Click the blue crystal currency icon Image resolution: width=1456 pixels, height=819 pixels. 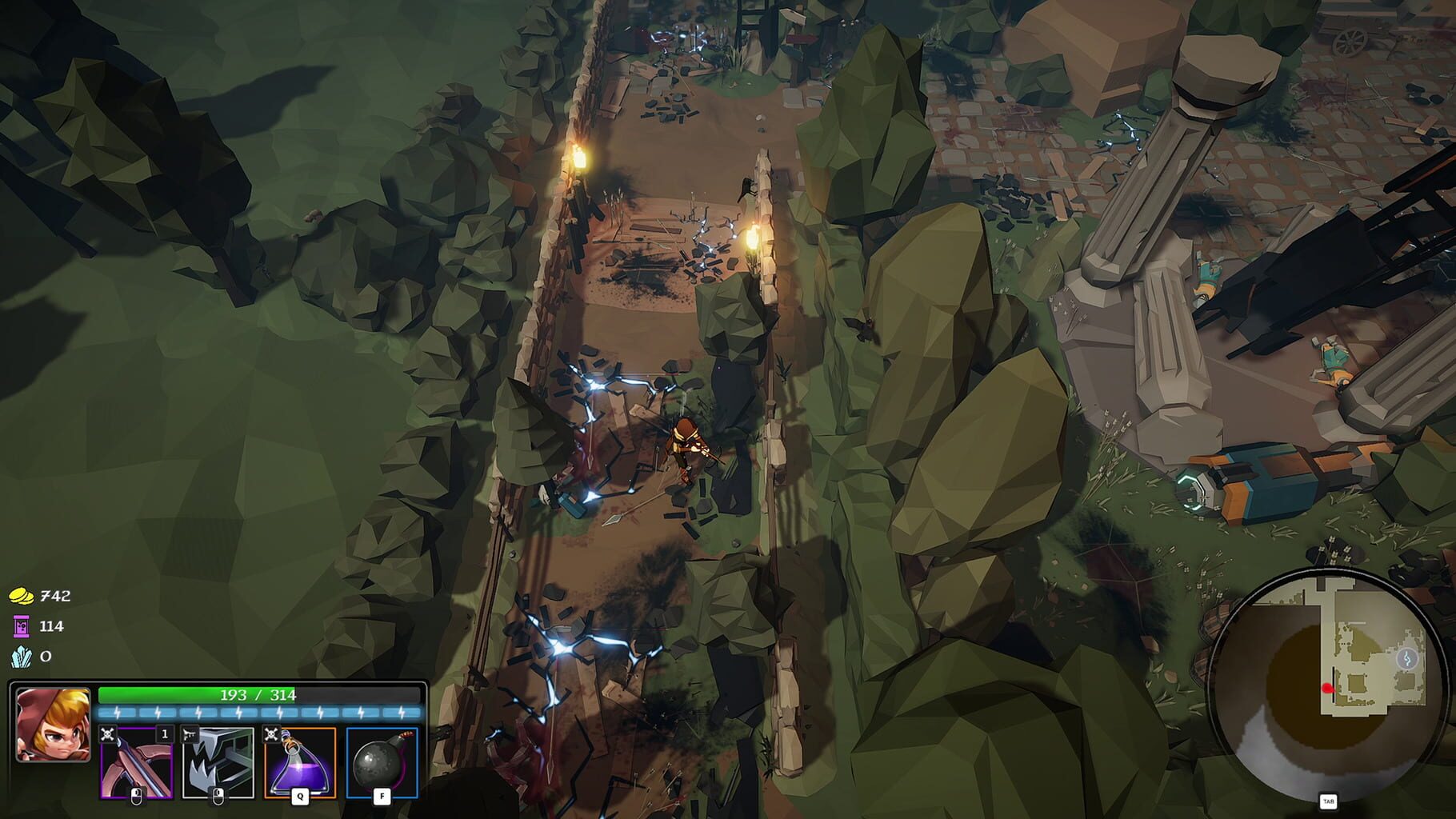21,657
